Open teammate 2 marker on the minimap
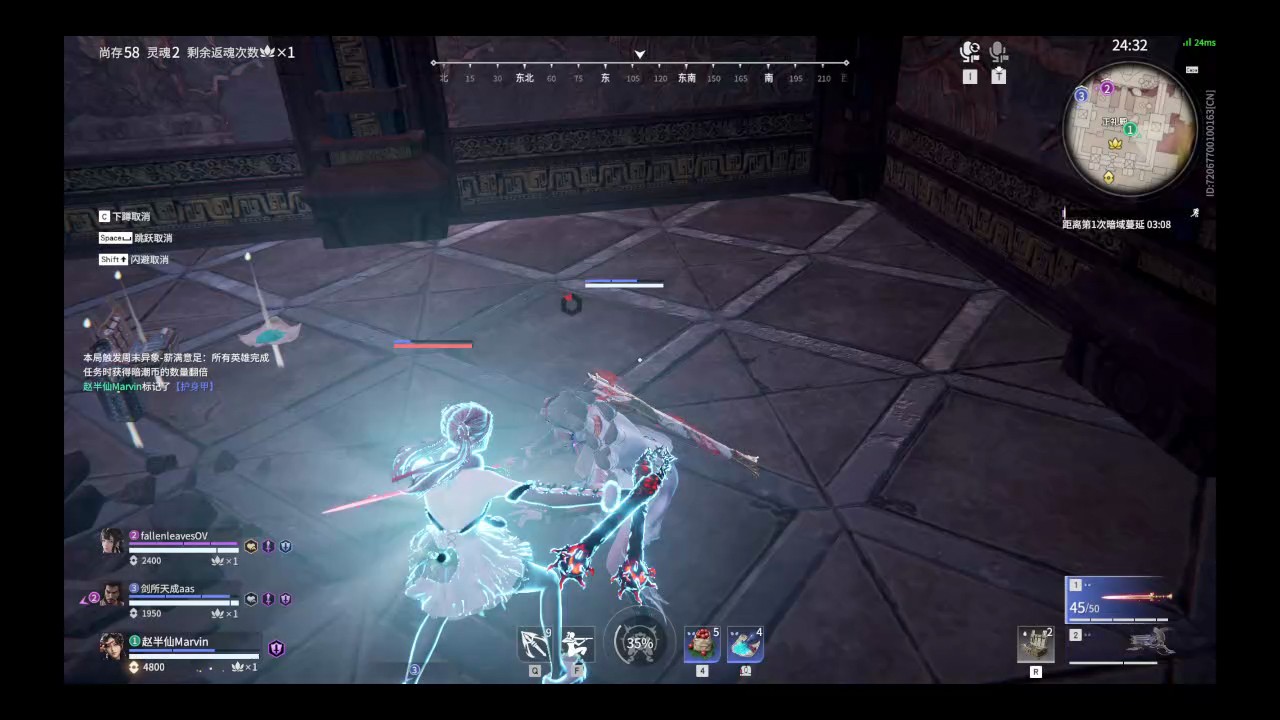1280x720 pixels. pyautogui.click(x=1107, y=88)
